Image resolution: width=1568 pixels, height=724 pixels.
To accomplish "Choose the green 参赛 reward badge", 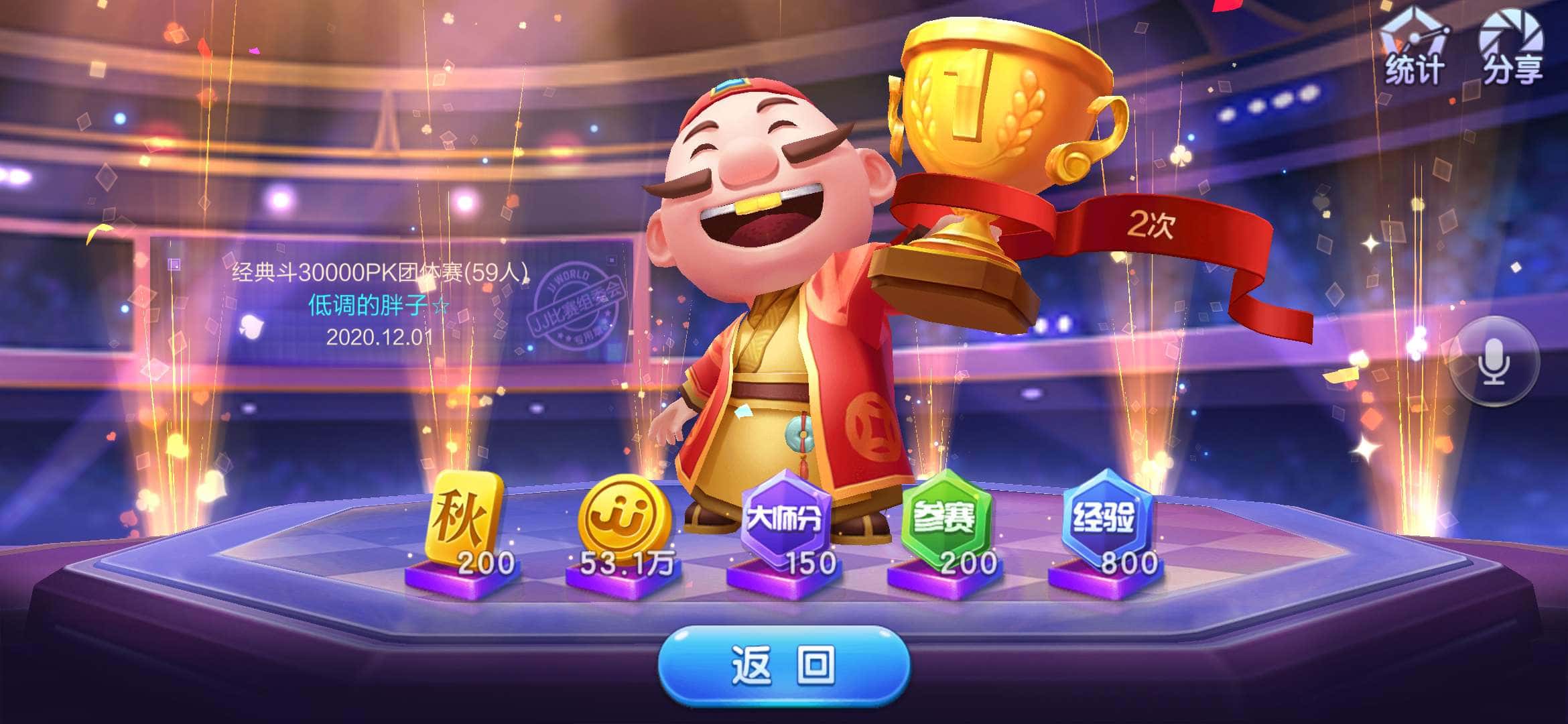I will [945, 518].
